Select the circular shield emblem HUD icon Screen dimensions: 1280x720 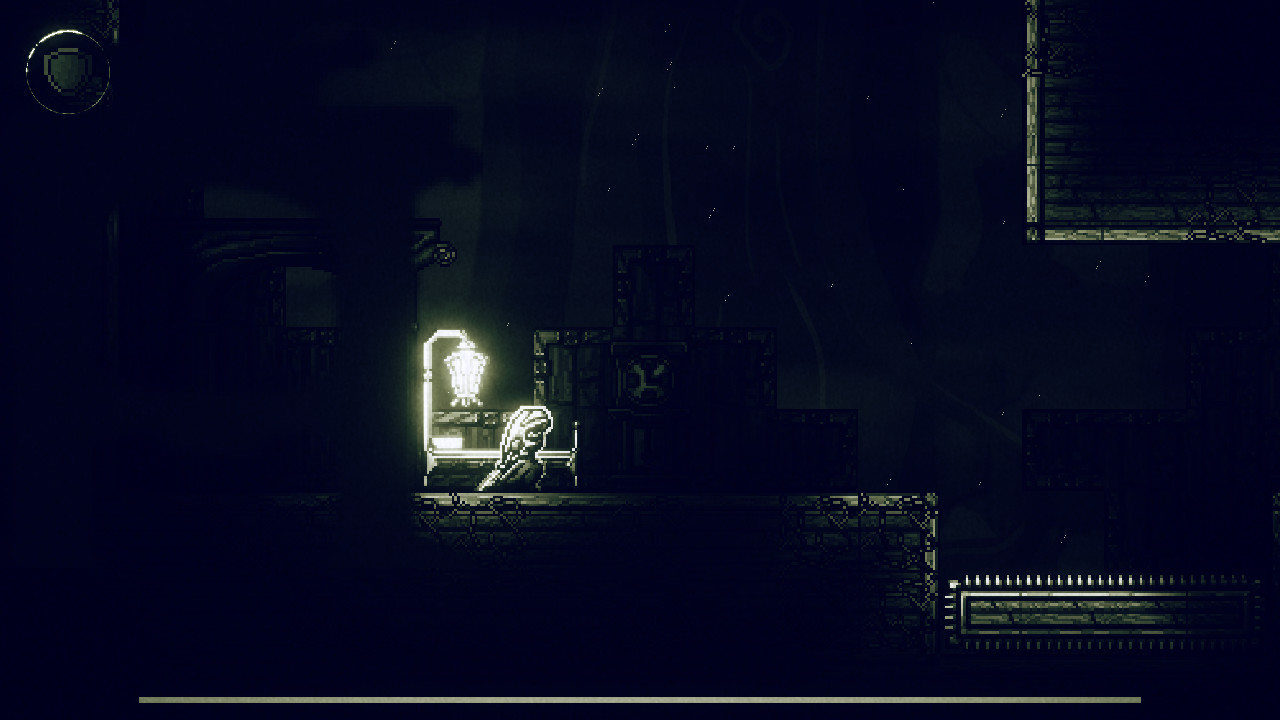(67, 68)
